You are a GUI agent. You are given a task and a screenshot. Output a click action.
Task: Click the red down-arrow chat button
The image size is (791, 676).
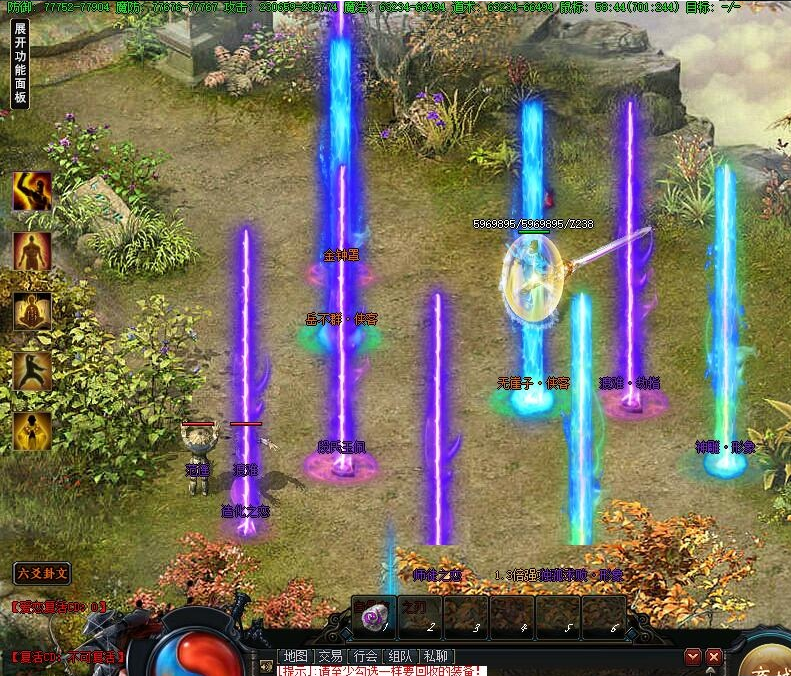692,657
